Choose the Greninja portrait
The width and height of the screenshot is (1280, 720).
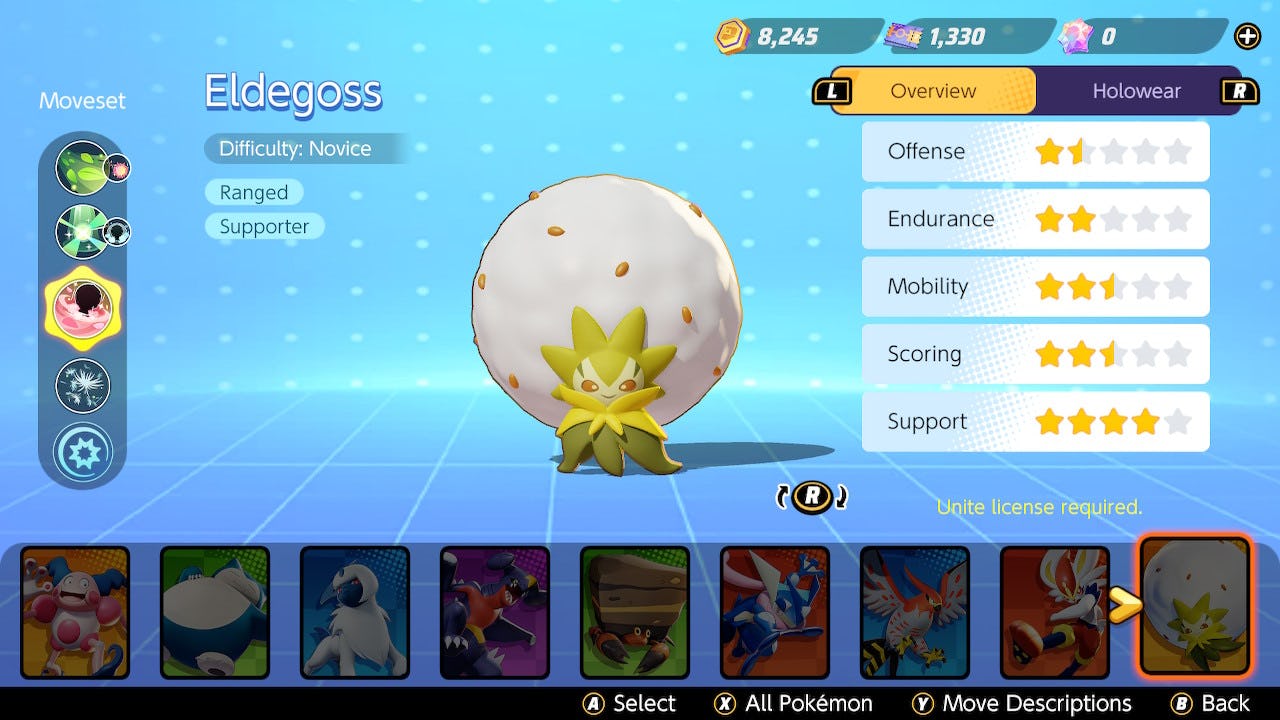[775, 611]
